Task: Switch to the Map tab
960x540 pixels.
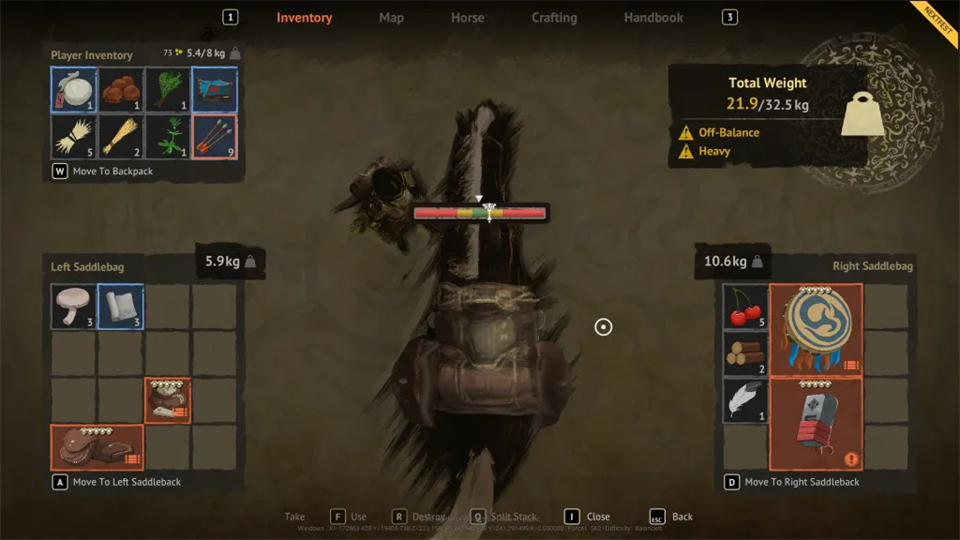Action: [x=391, y=18]
